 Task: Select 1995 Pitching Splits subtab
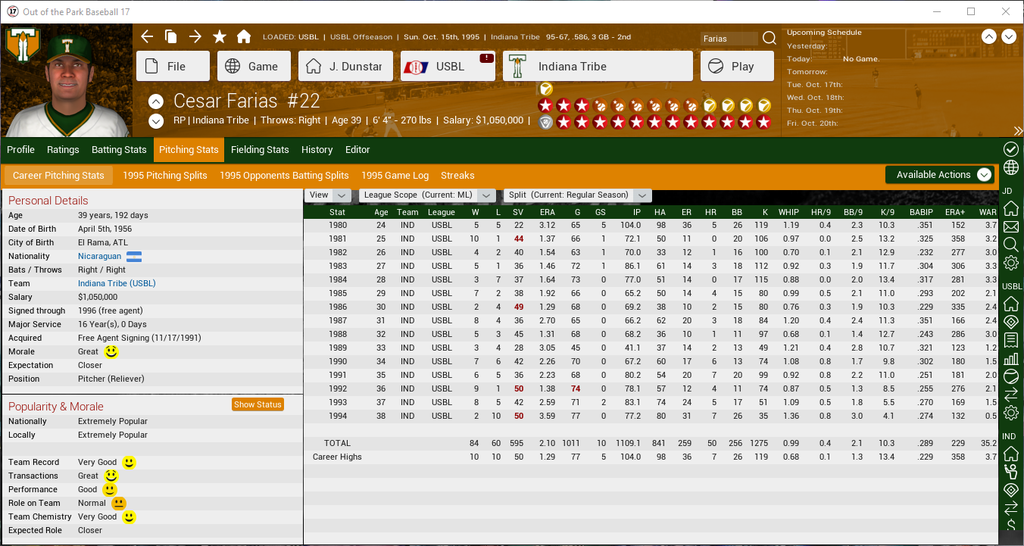165,175
